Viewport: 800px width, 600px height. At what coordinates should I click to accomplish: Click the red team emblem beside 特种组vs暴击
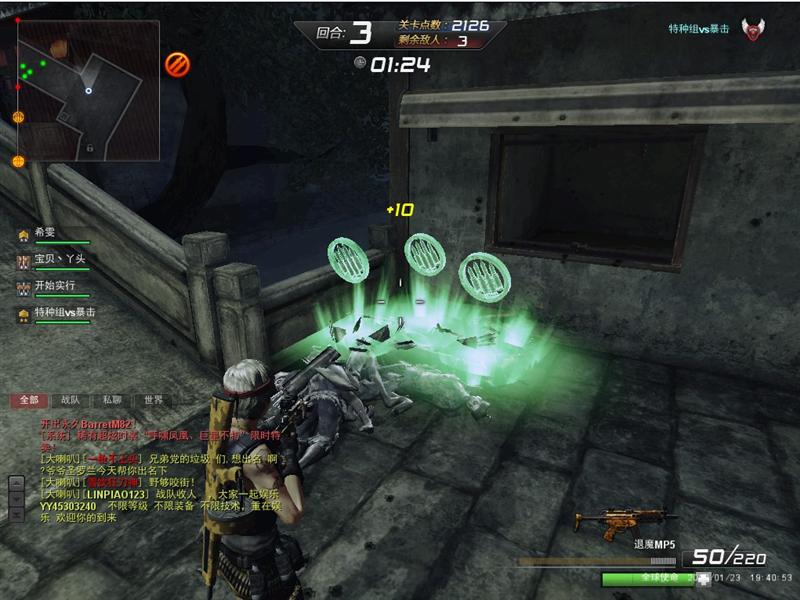coord(752,30)
